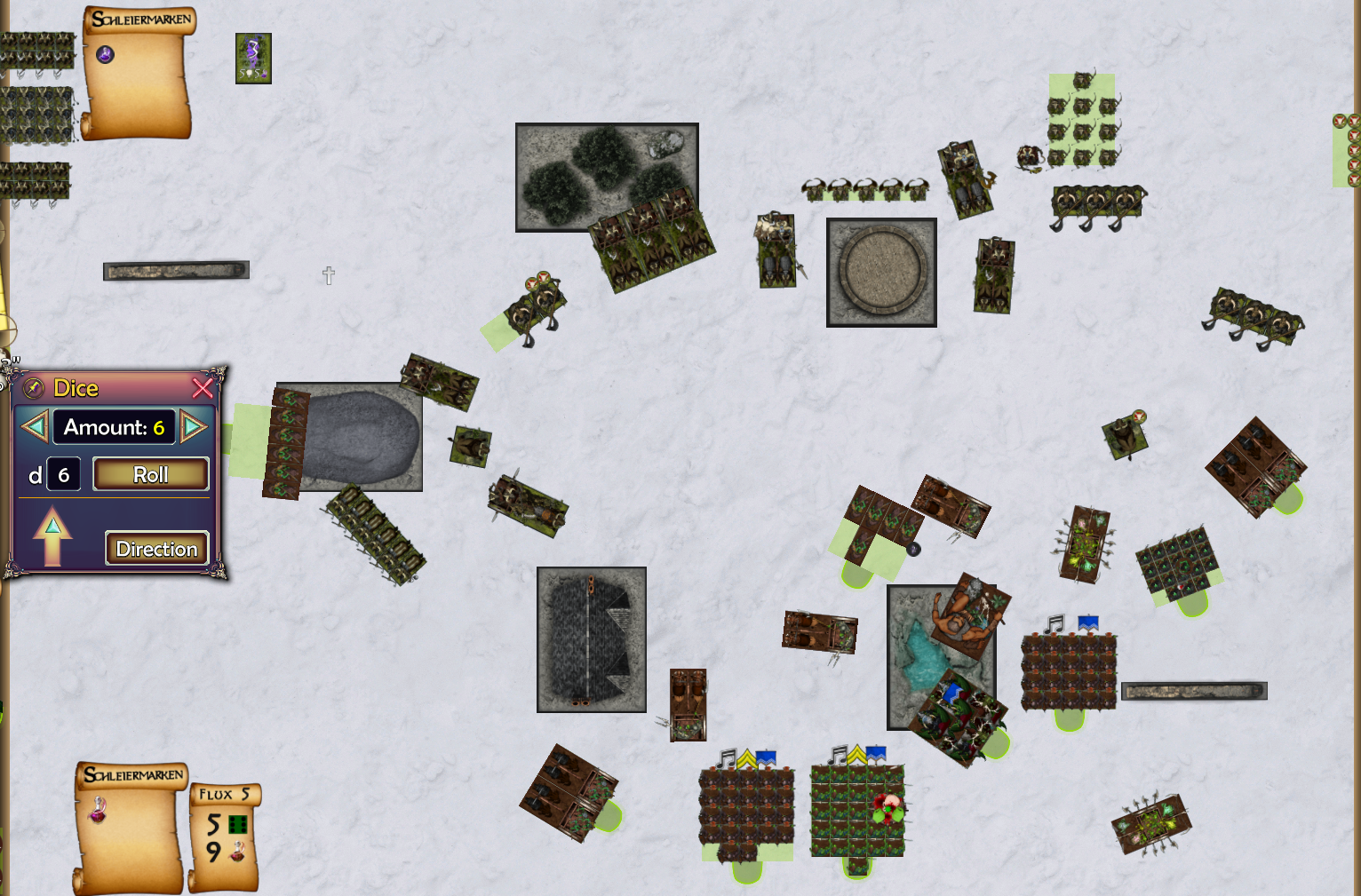Roll the dice
The image size is (1361, 896).
(x=151, y=474)
